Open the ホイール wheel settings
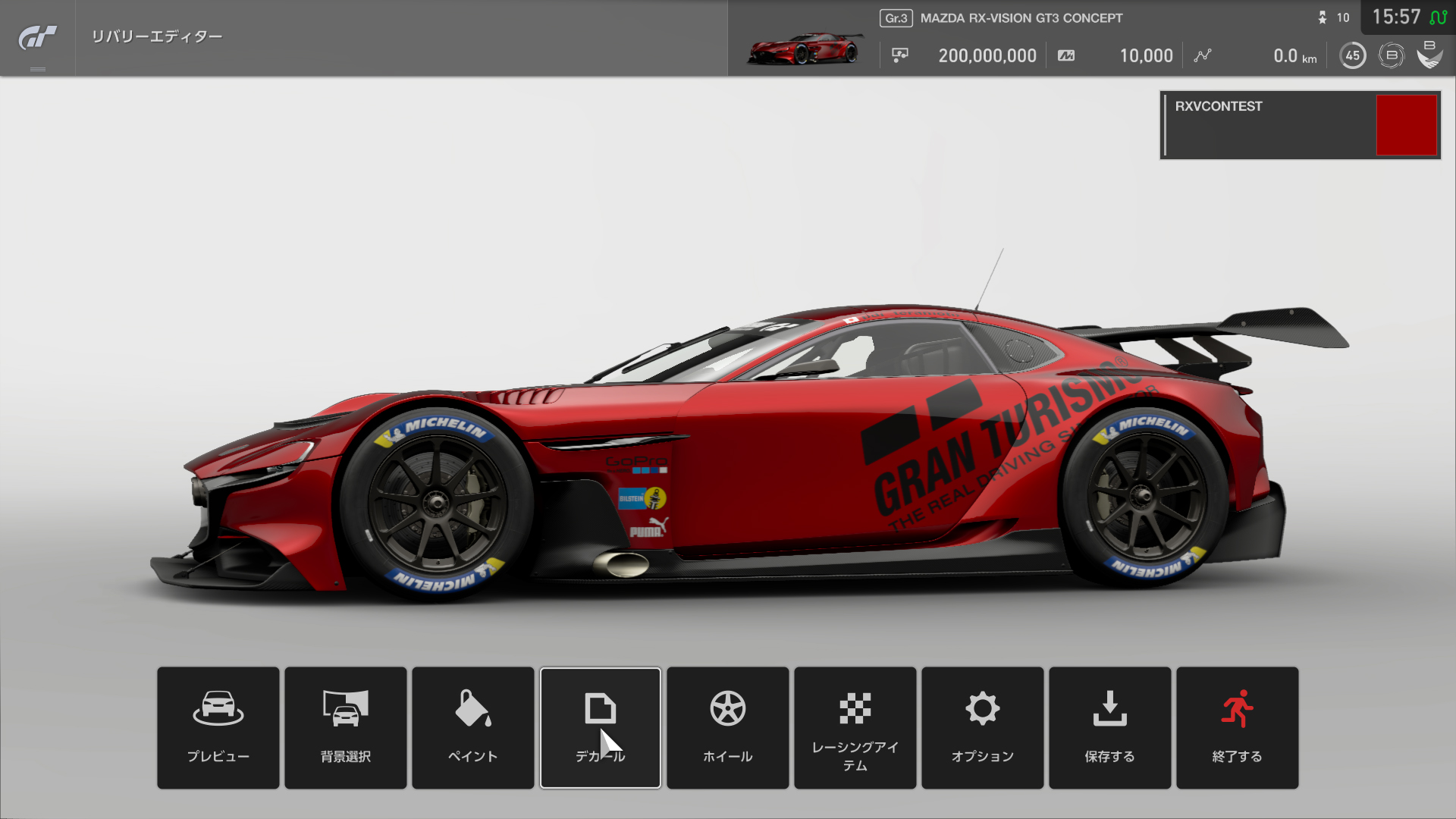The width and height of the screenshot is (1456, 819). pyautogui.click(x=728, y=727)
